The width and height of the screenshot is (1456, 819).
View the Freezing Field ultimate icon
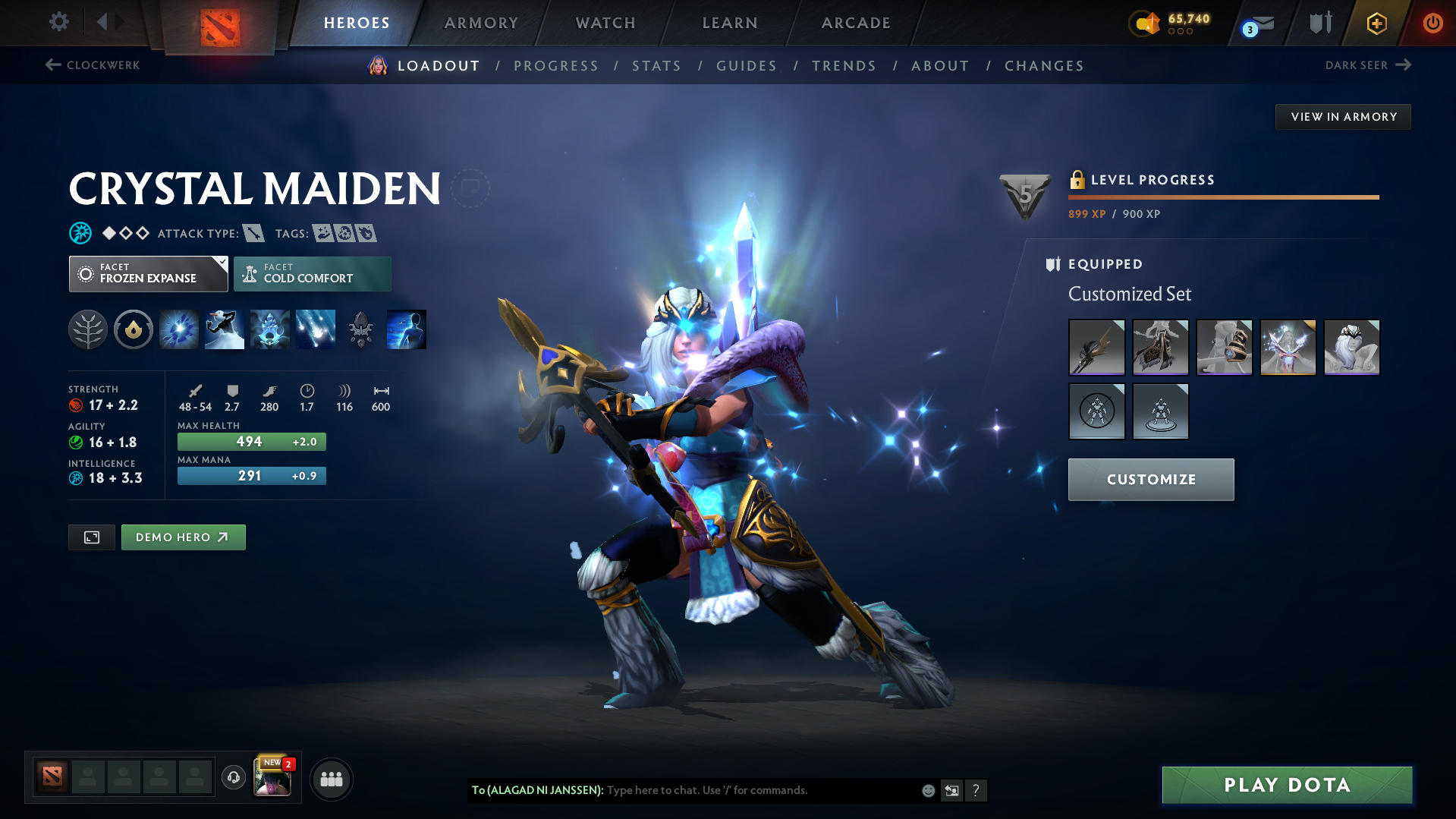point(315,329)
